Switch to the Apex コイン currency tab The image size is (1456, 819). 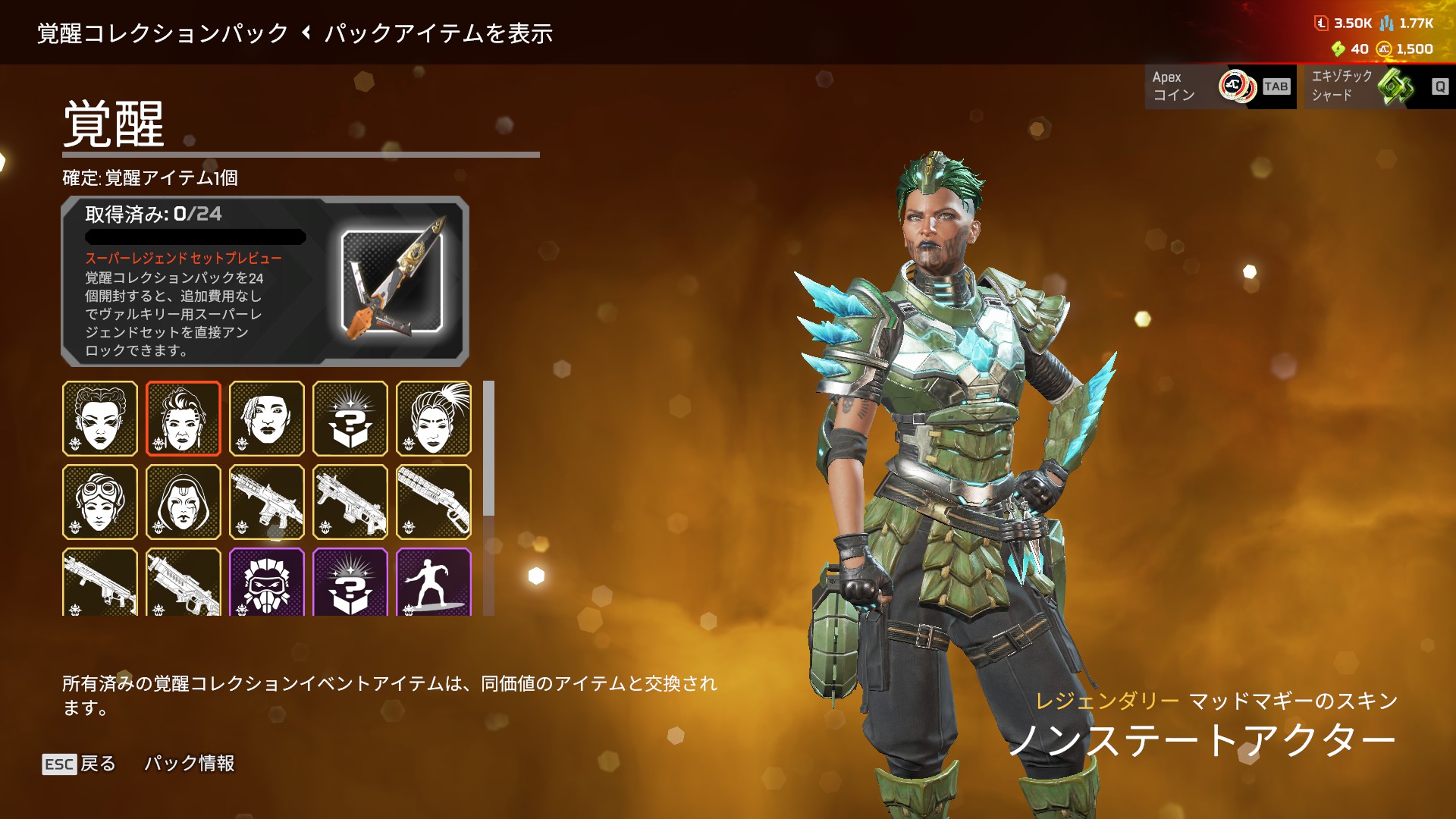[x=1220, y=86]
